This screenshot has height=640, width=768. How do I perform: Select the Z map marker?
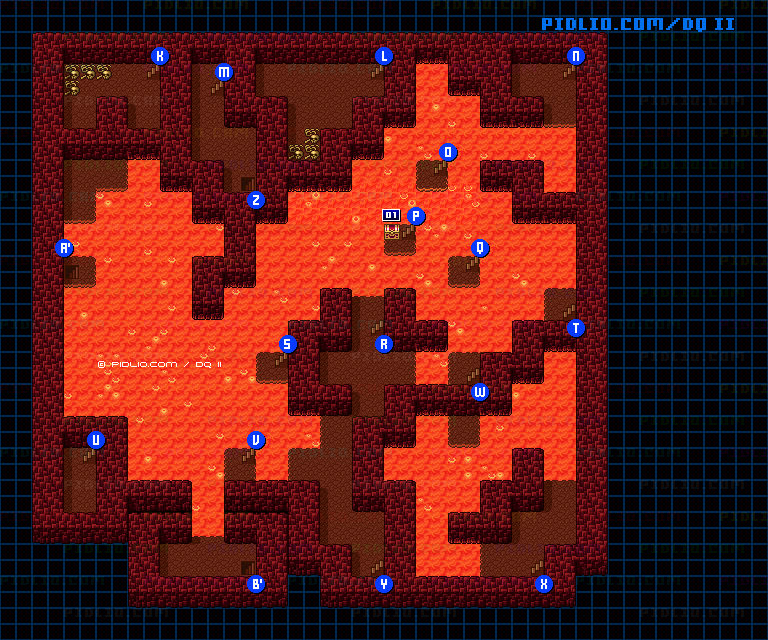click(256, 200)
